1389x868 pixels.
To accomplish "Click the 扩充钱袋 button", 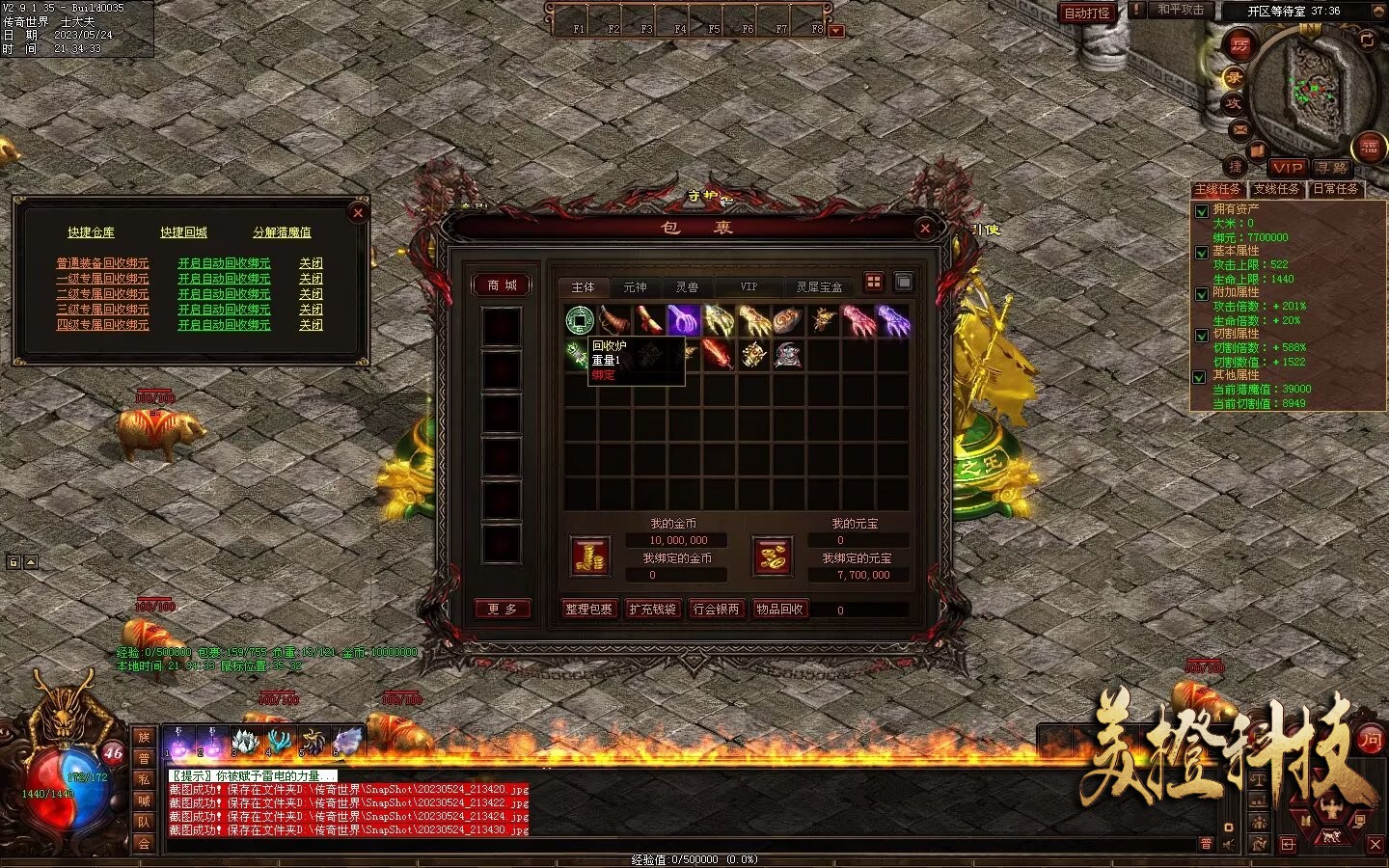I will (x=652, y=610).
